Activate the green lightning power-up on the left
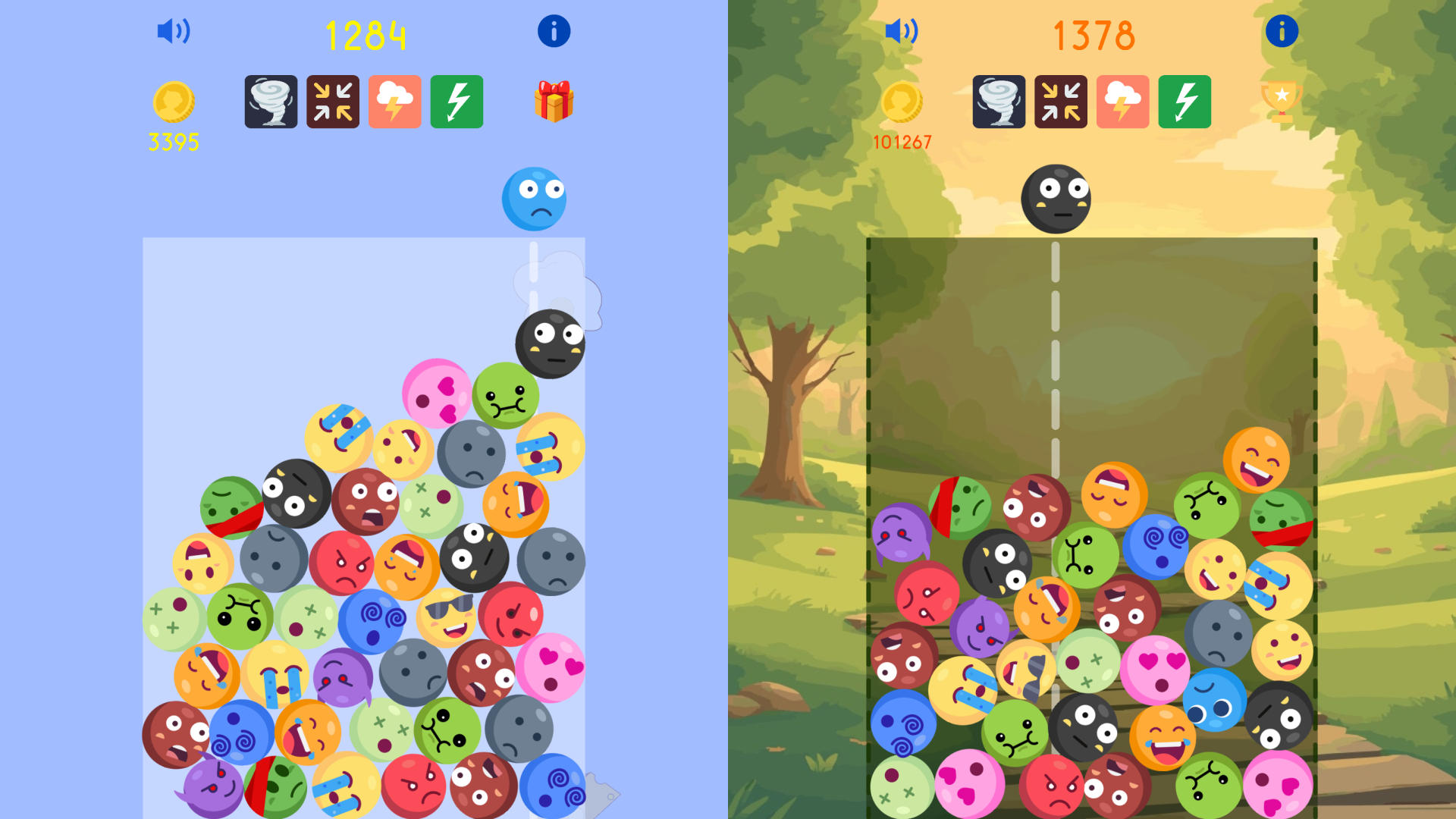1456x819 pixels. pos(456,102)
